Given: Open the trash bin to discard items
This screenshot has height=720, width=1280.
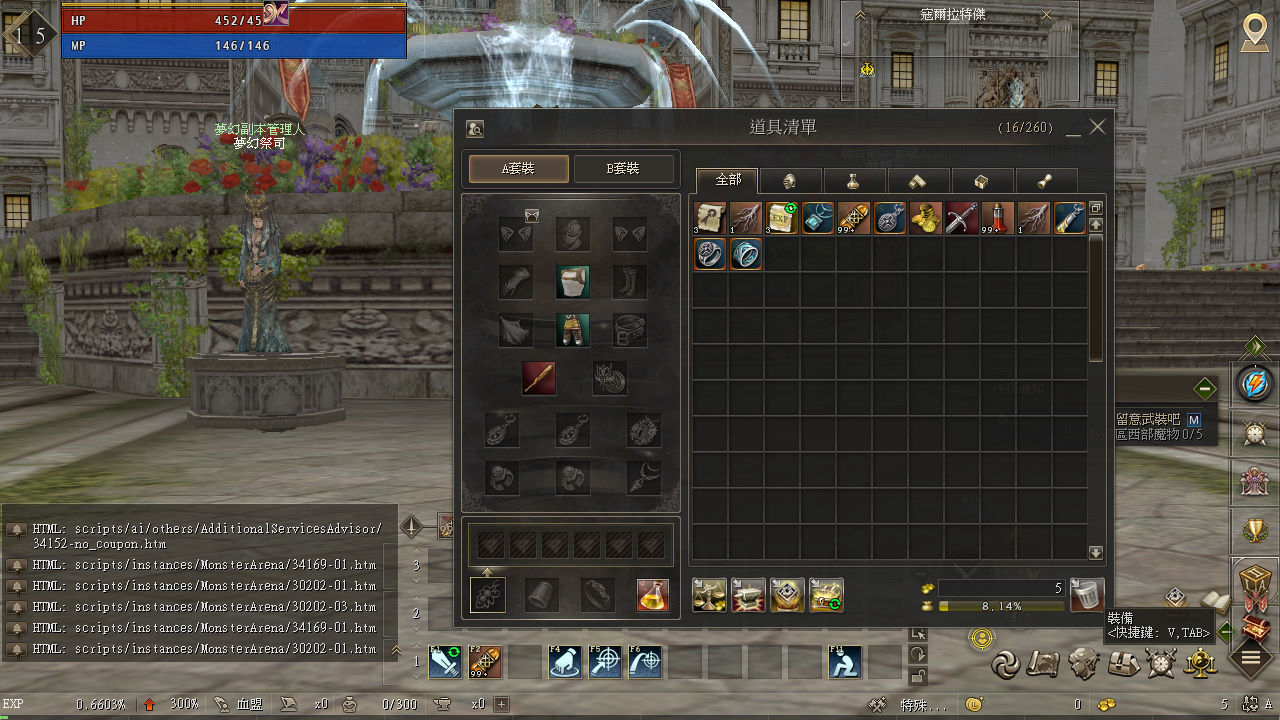Looking at the screenshot, I should pos(1087,595).
